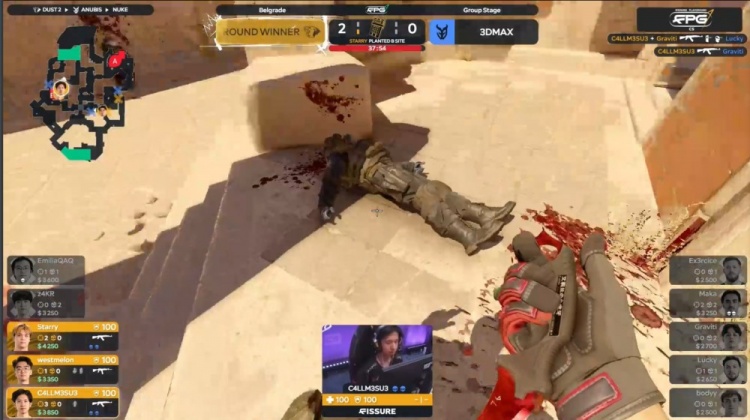This screenshot has width=750, height=420.
Task: Click the Round Winner banner
Action: pos(270,31)
